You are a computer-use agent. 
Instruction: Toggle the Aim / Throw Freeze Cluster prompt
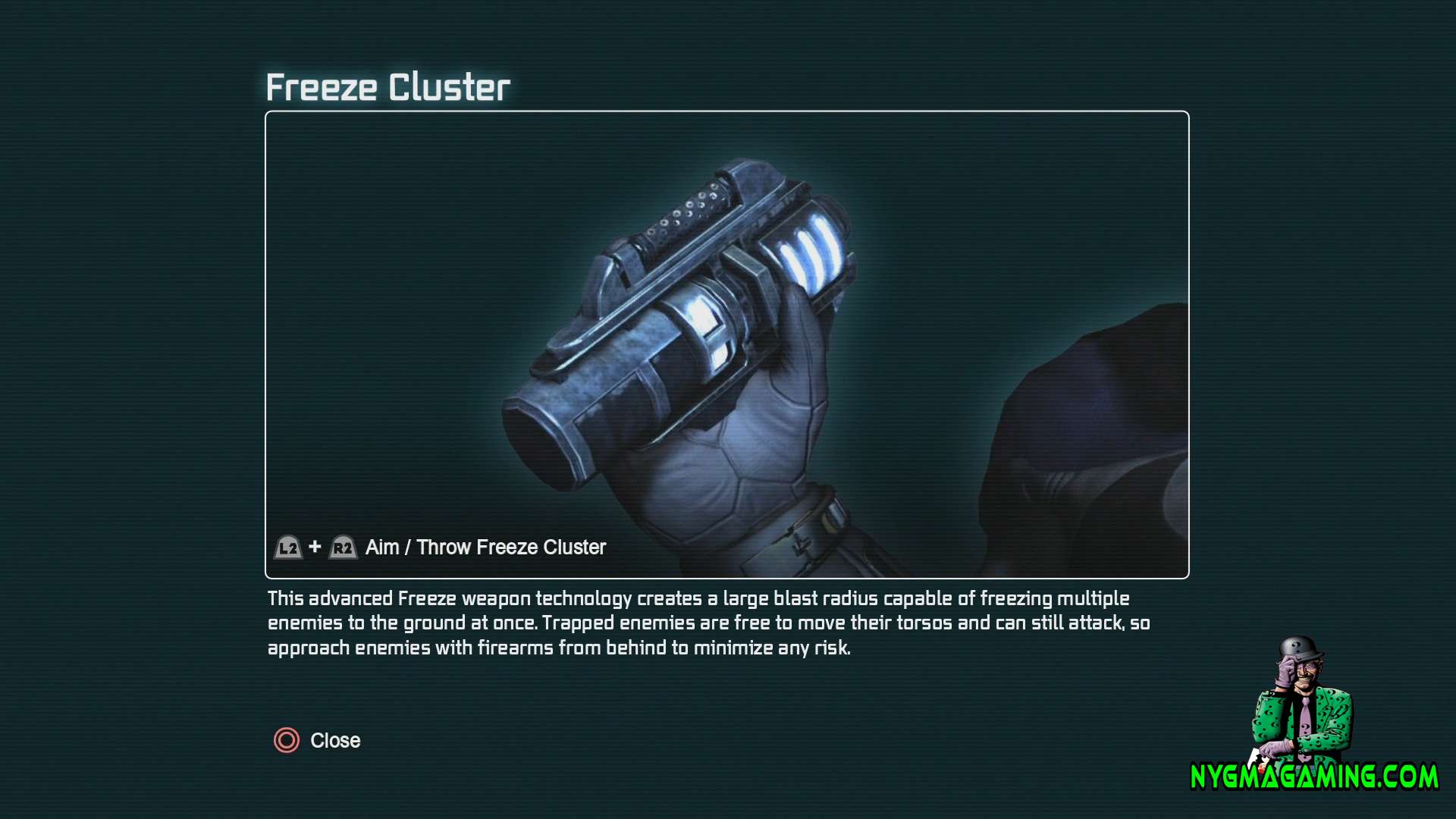[484, 547]
